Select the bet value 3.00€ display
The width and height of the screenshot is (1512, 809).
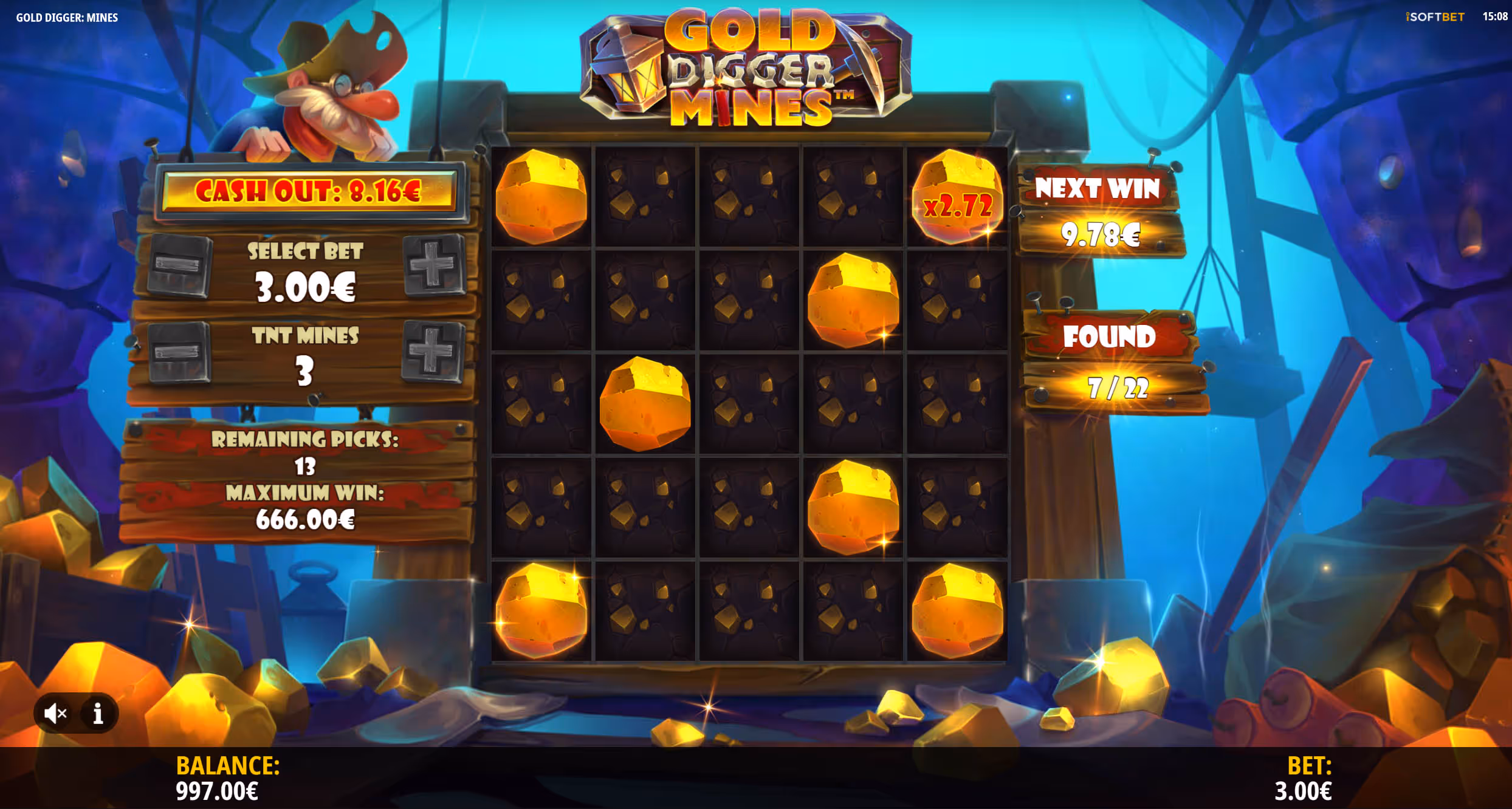pos(306,287)
